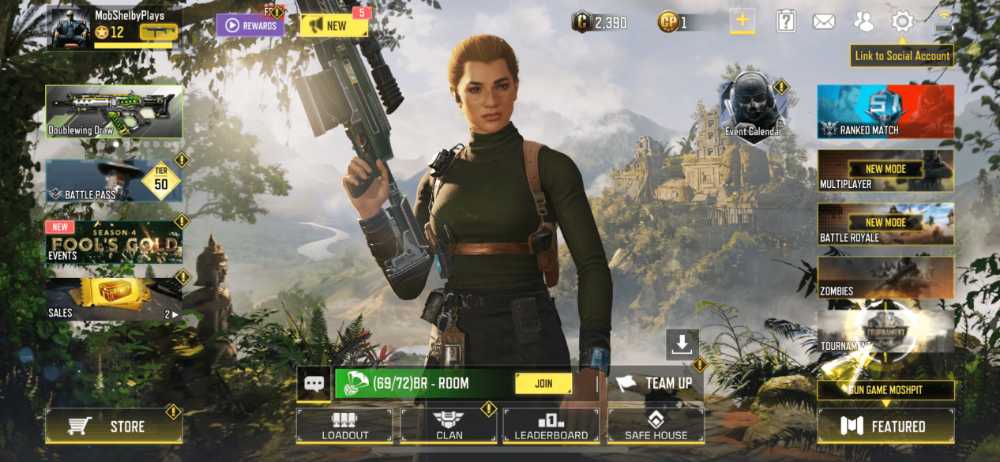Tap the Team Up button
The width and height of the screenshot is (1000, 462).
pos(655,383)
